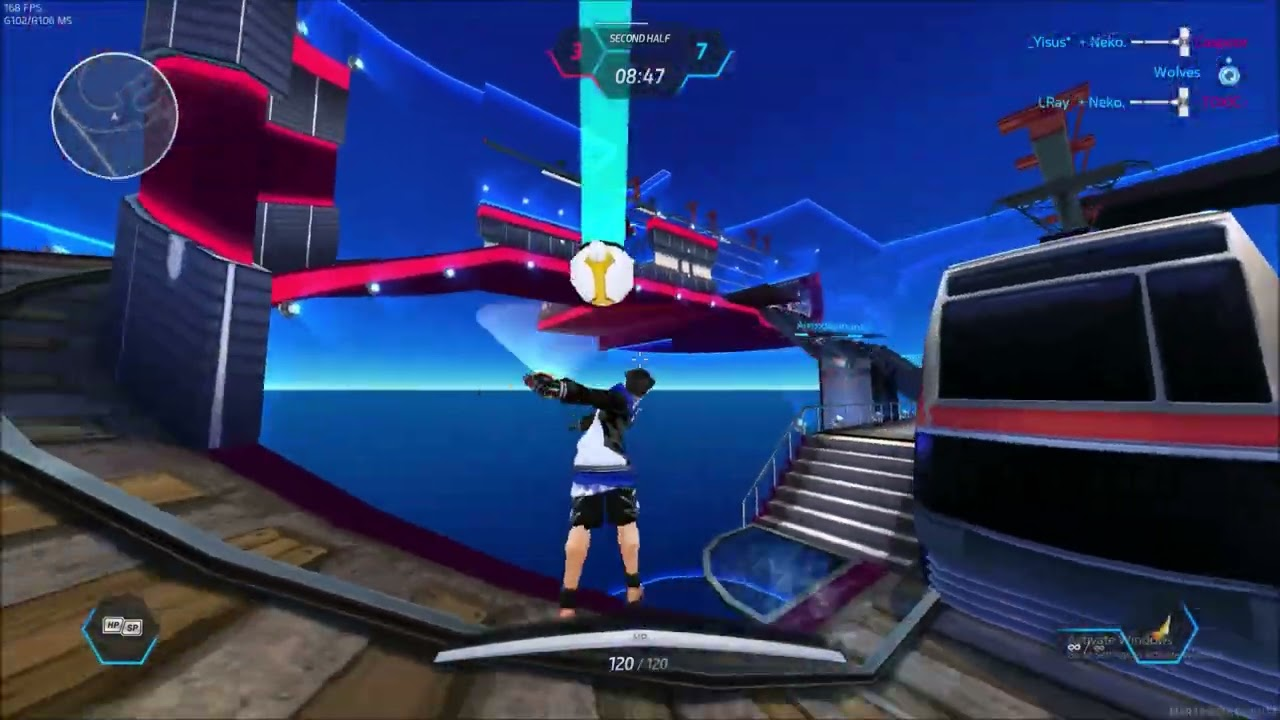Viewport: 1280px width, 720px height.
Task: Select the _Yisus* kill feed row
Action: [1137, 43]
